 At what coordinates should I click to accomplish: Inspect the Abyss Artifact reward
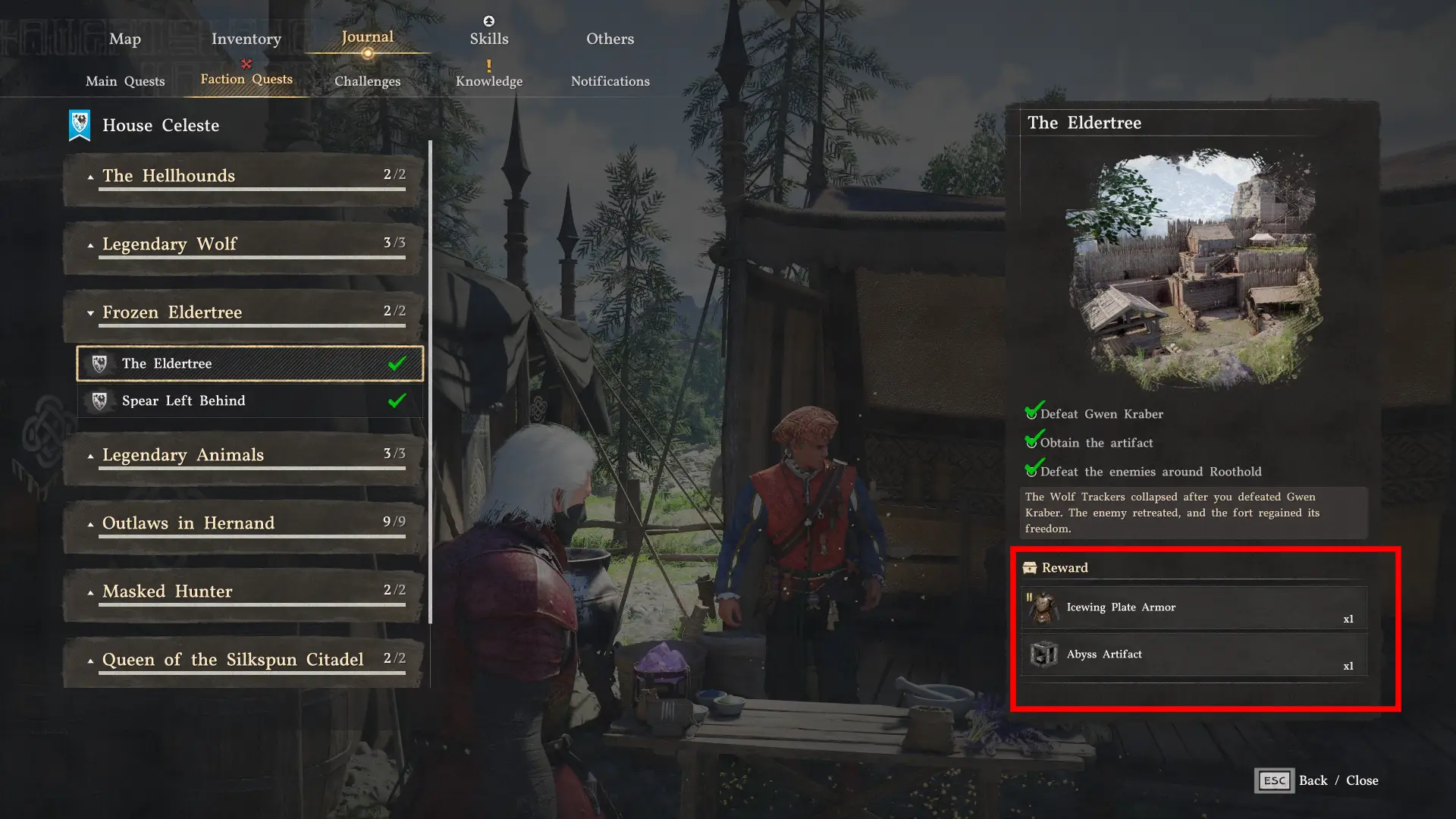point(1194,654)
